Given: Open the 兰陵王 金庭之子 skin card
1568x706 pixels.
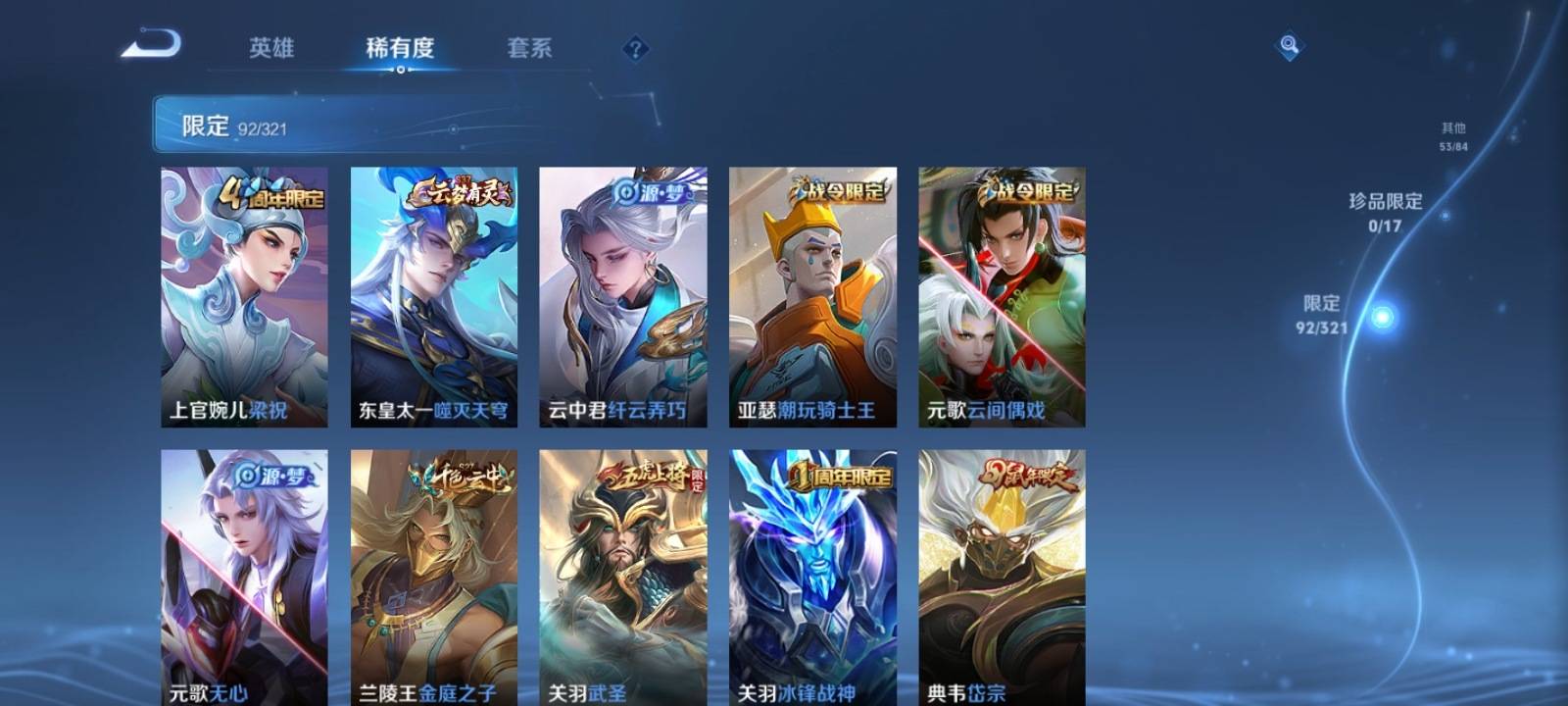Looking at the screenshot, I should pos(434,578).
